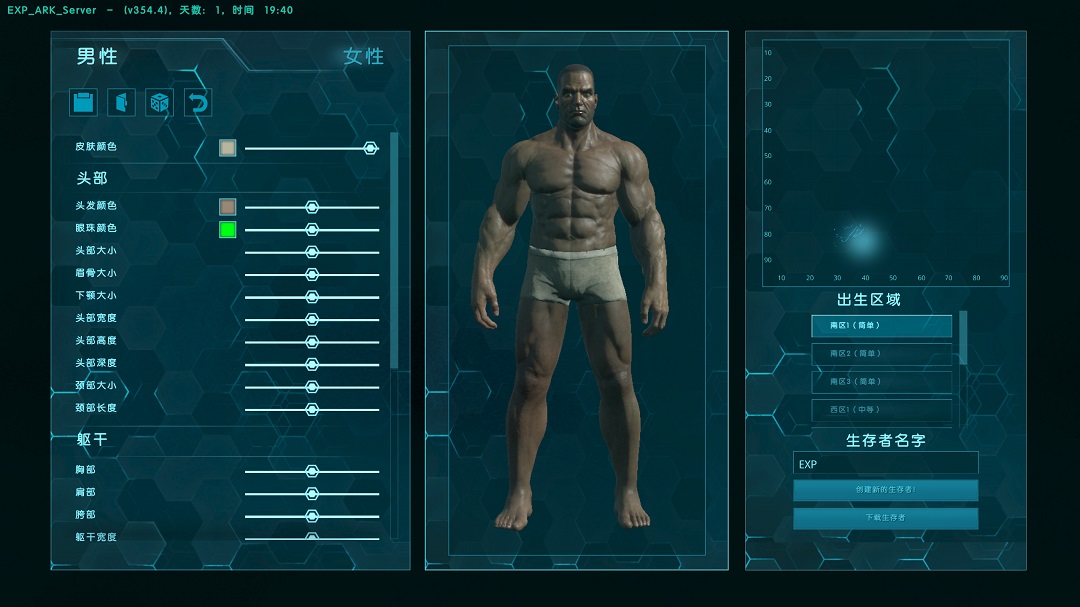Image resolution: width=1080 pixels, height=607 pixels.
Task: Click the 头部大小 head size slider handle
Action: point(312,252)
